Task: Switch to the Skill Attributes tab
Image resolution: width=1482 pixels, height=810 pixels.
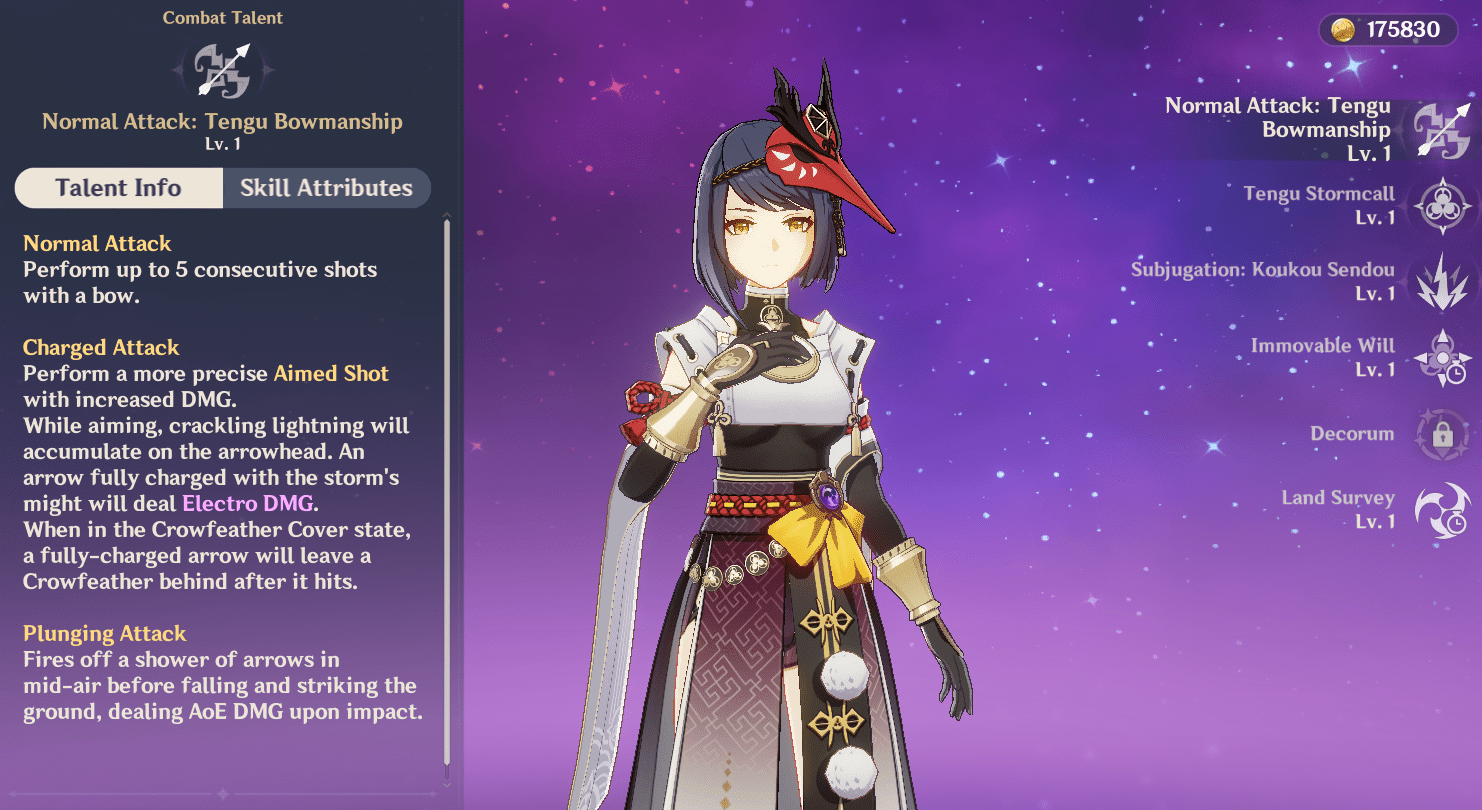Action: pyautogui.click(x=326, y=188)
